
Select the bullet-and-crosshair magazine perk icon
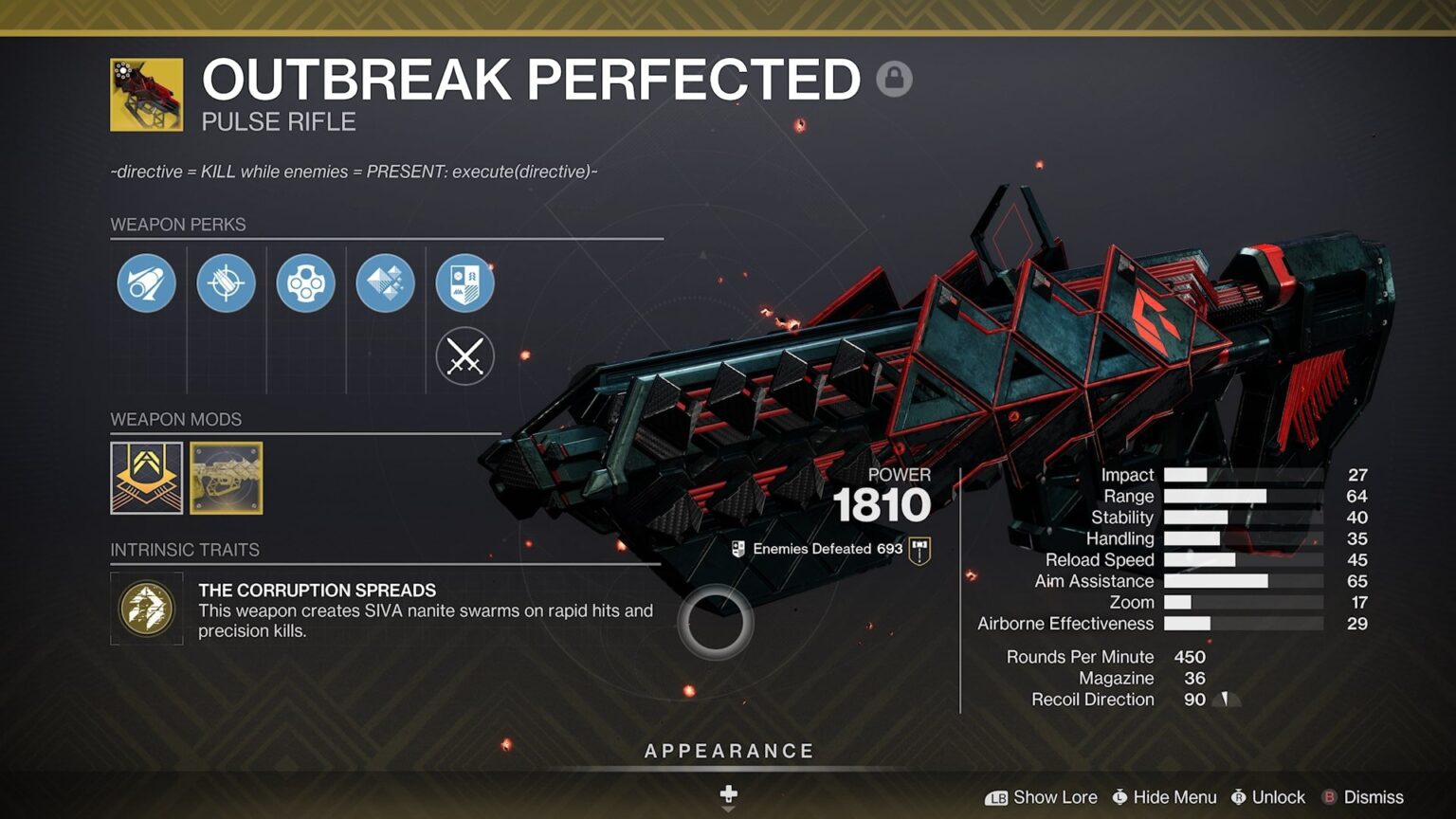225,282
